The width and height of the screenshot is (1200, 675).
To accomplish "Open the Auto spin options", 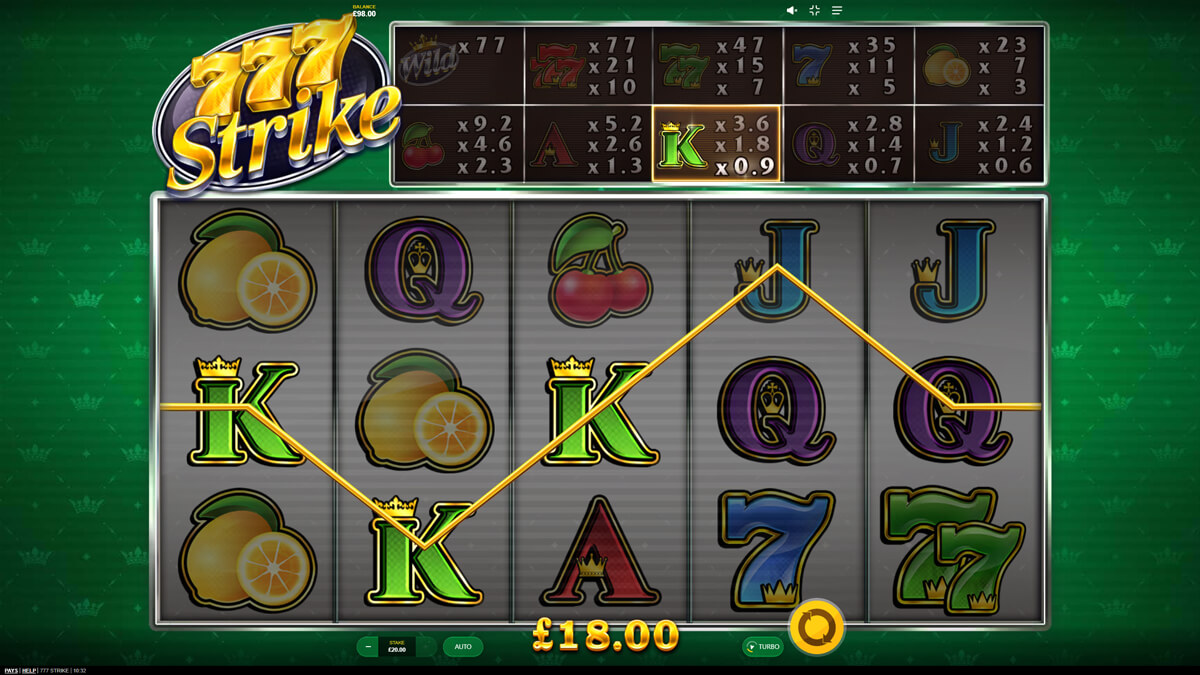I will pos(463,647).
